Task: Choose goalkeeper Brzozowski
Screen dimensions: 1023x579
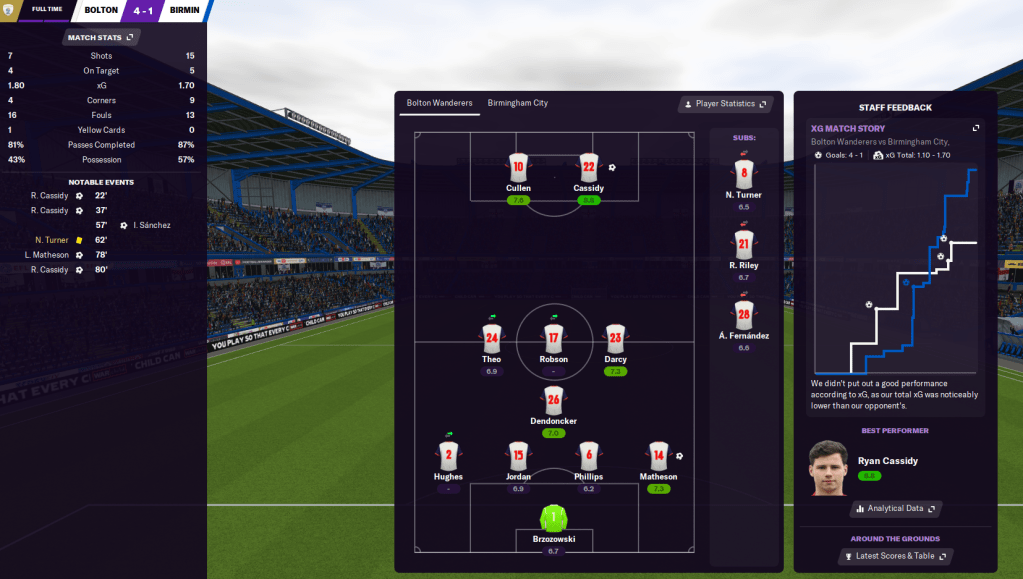Action: tap(553, 519)
